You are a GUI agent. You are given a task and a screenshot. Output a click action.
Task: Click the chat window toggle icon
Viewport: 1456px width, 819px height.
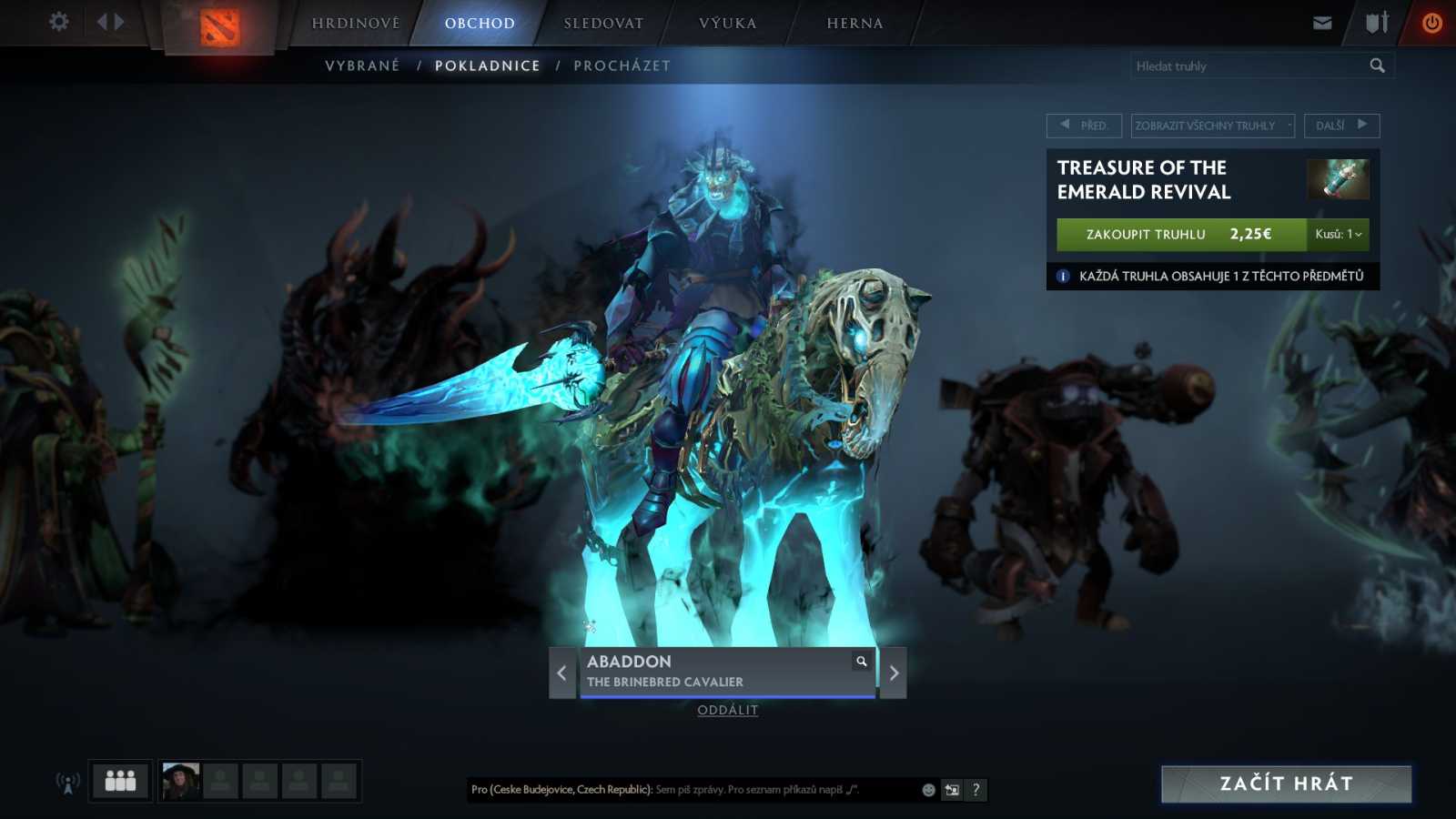pyautogui.click(x=951, y=790)
